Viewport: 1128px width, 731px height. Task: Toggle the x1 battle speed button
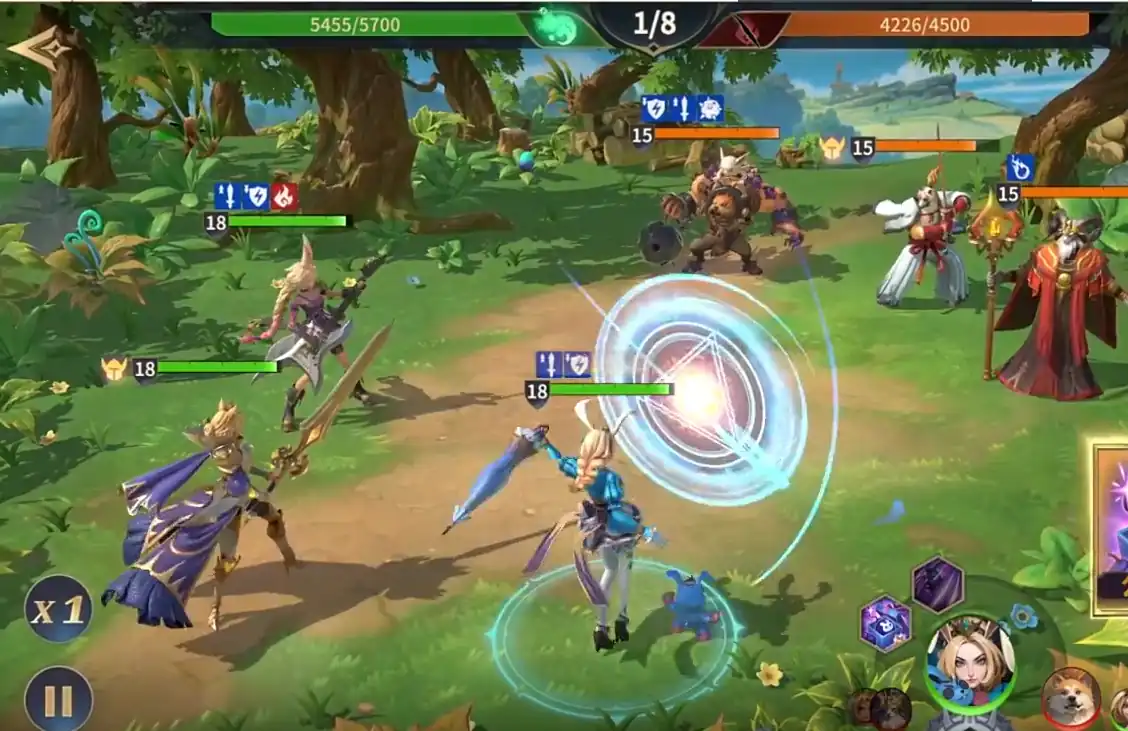click(58, 609)
